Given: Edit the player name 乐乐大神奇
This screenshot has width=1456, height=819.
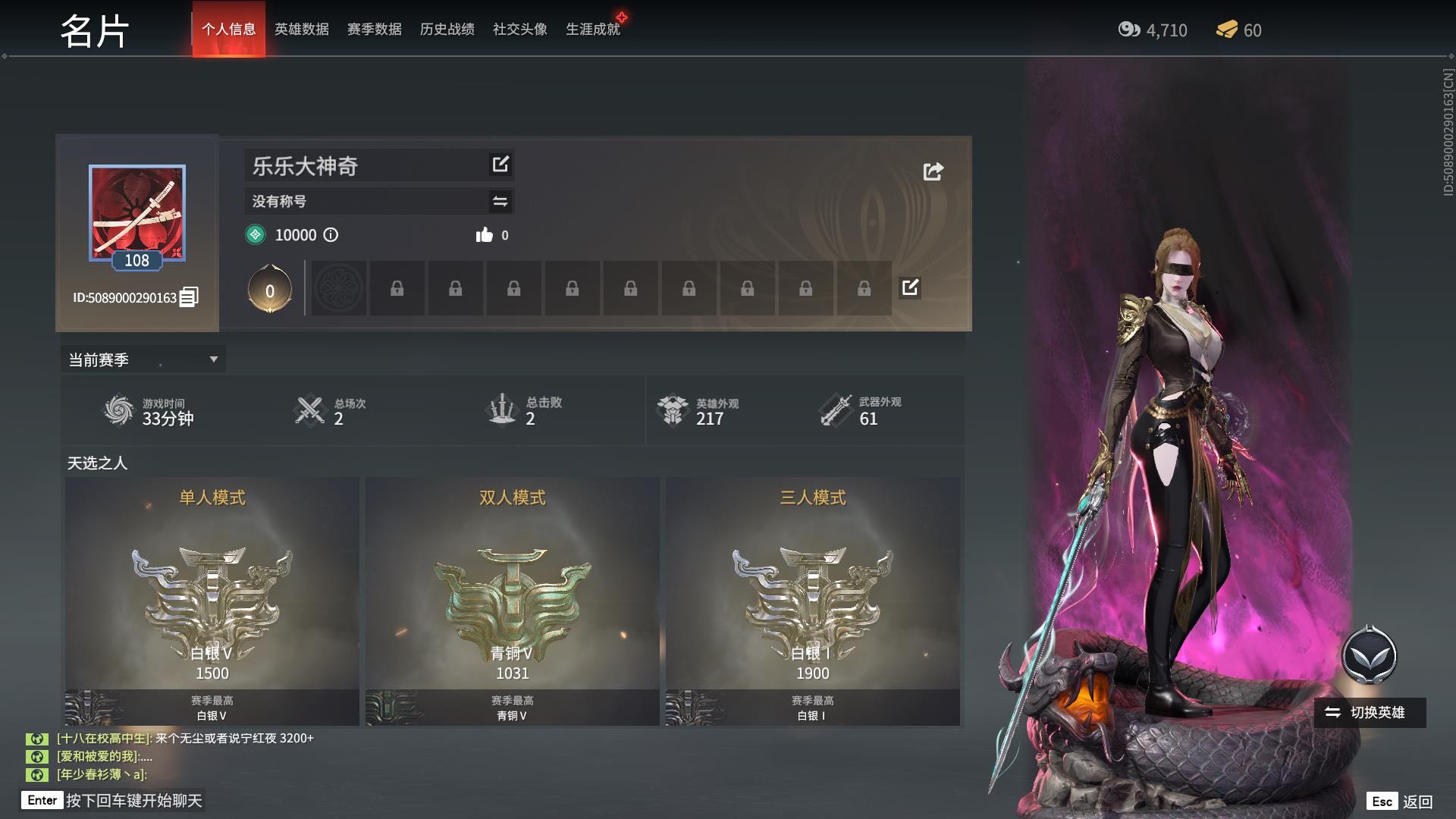Looking at the screenshot, I should [x=500, y=165].
